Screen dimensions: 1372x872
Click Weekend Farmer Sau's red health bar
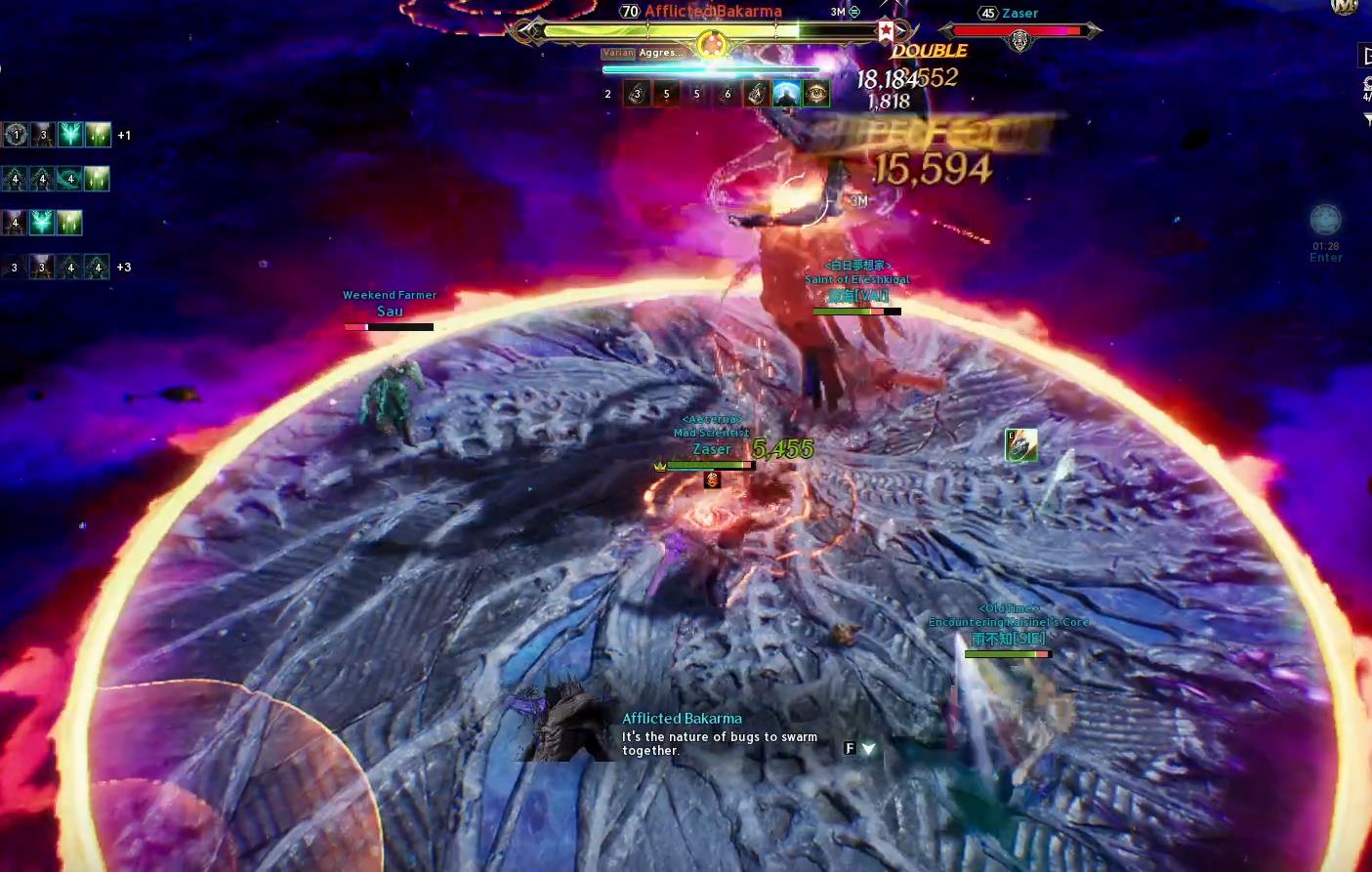(x=356, y=326)
